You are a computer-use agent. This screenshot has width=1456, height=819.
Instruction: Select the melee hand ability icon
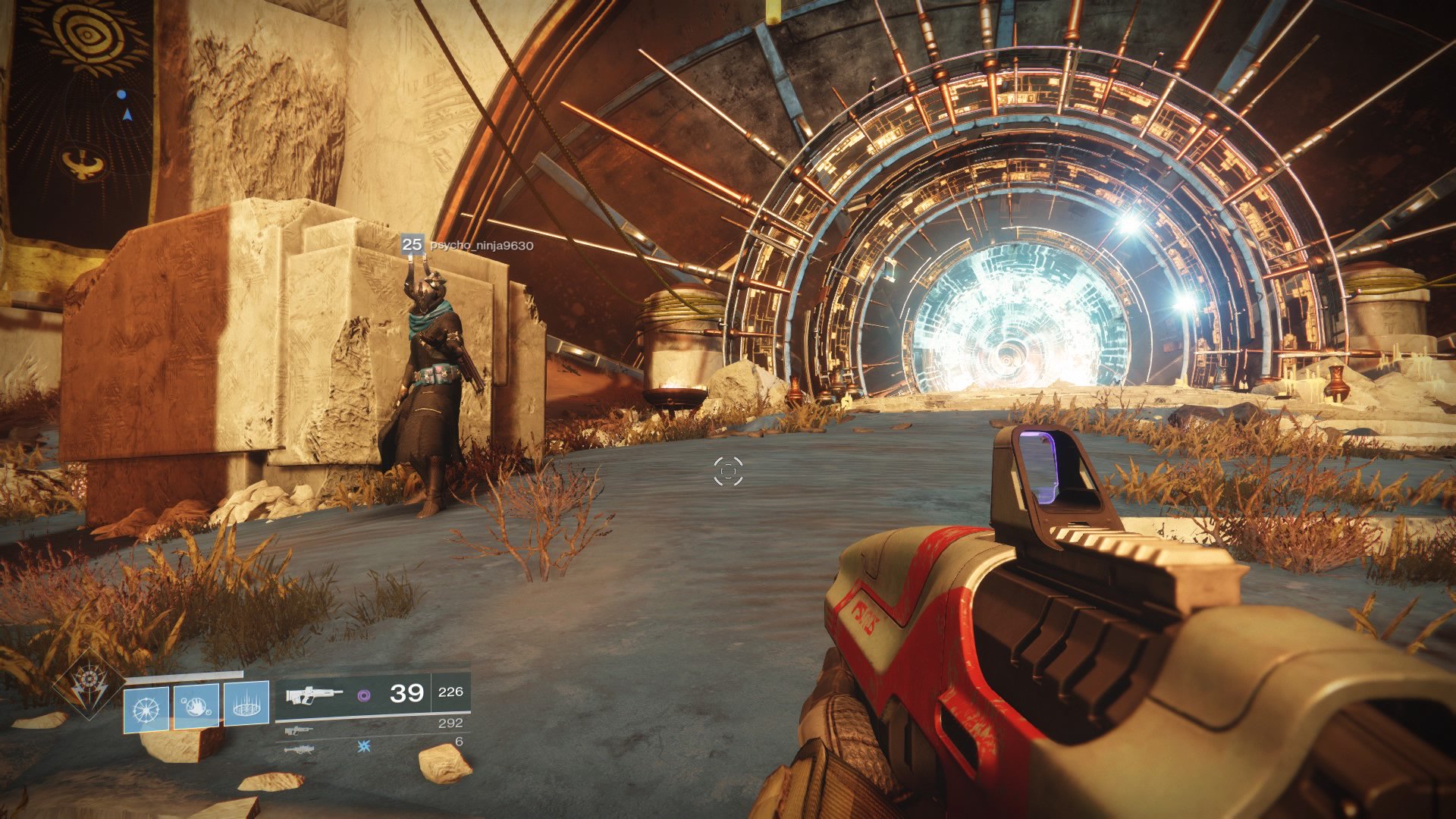(x=195, y=708)
